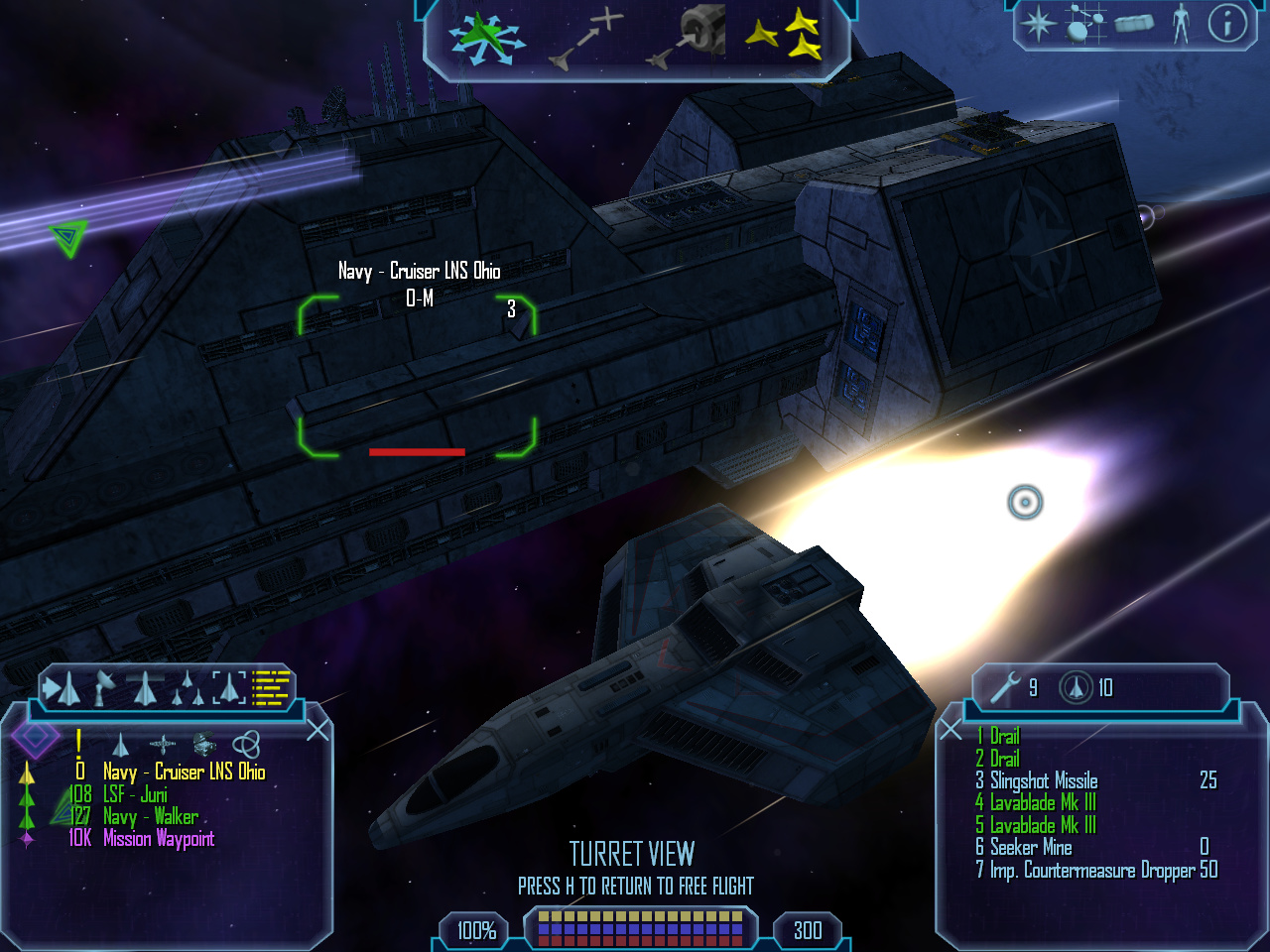This screenshot has width=1270, height=952.
Task: Activate the free flight maneuver icon
Action: point(485,39)
